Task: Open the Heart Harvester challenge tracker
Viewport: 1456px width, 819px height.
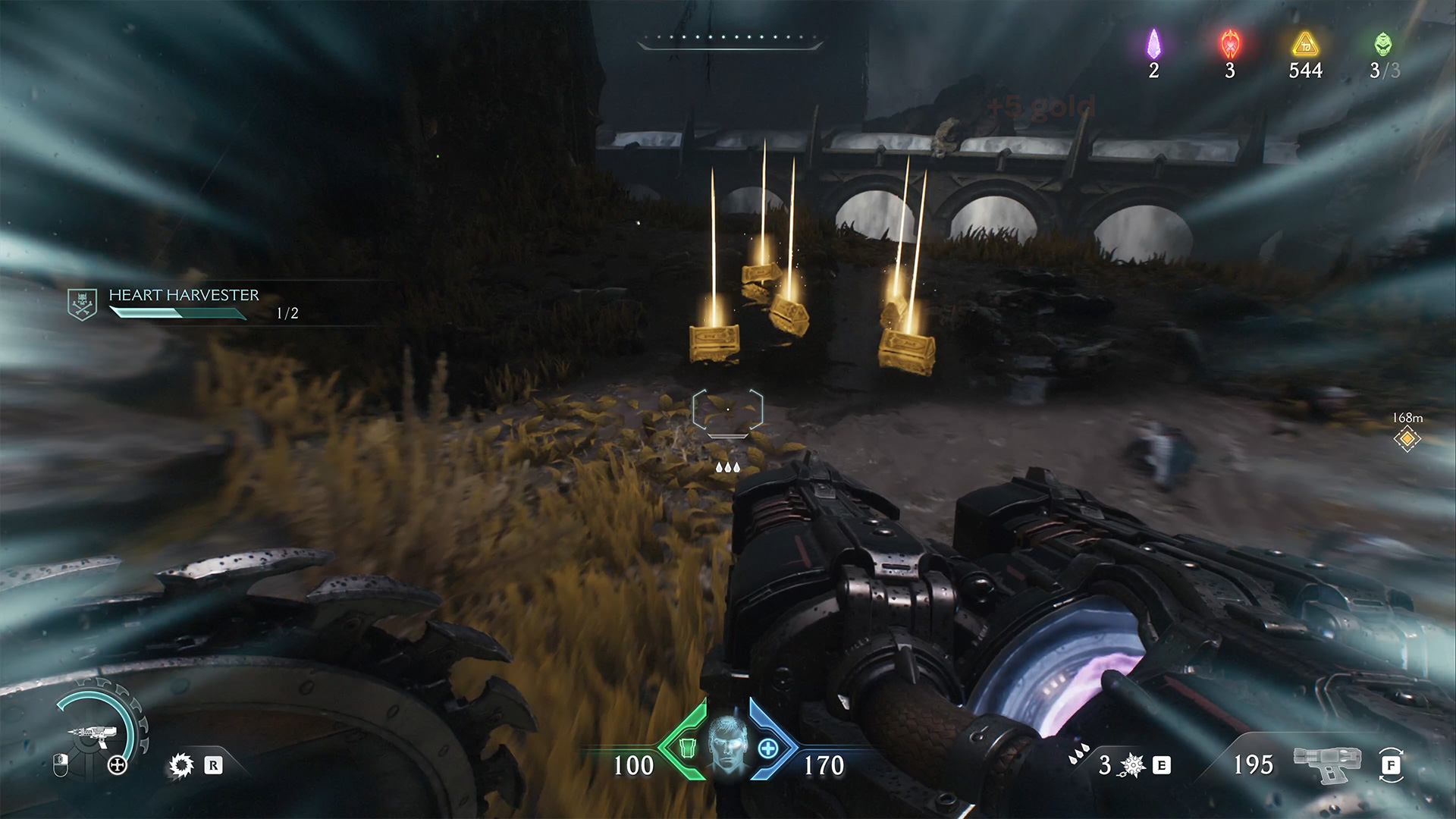Action: click(184, 295)
